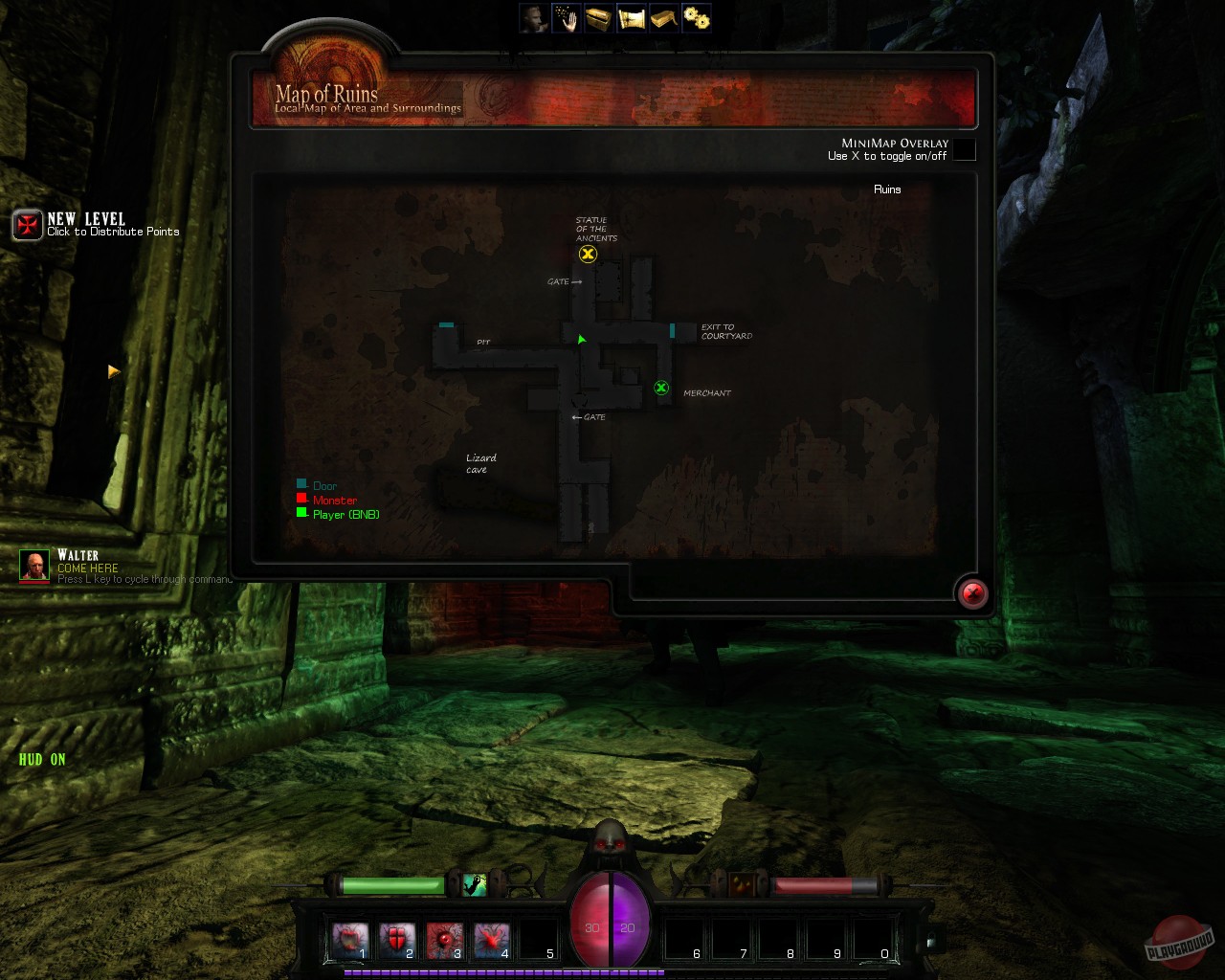Open the inventory chest icon
The width and height of the screenshot is (1225, 980).
598,16
